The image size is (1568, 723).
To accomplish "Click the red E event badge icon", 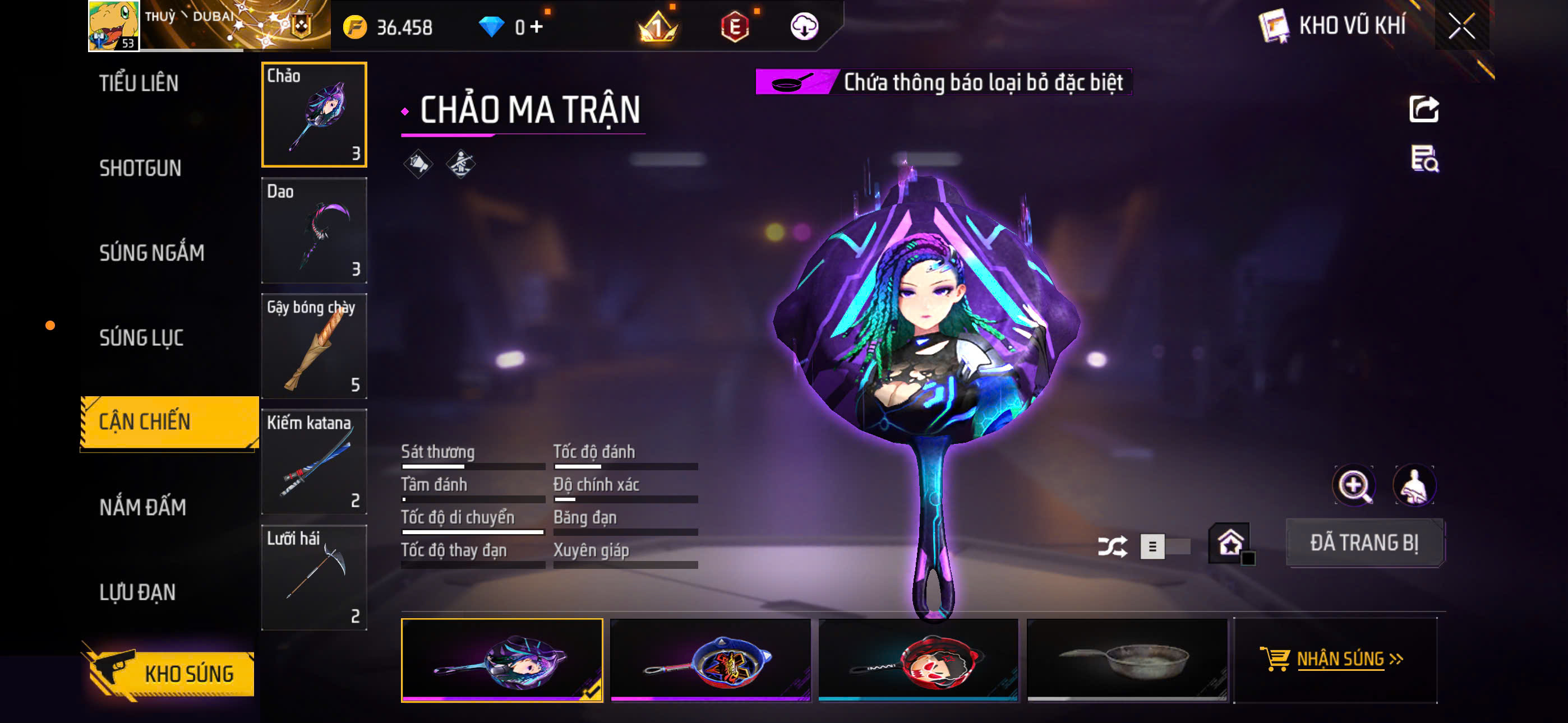I will (735, 28).
